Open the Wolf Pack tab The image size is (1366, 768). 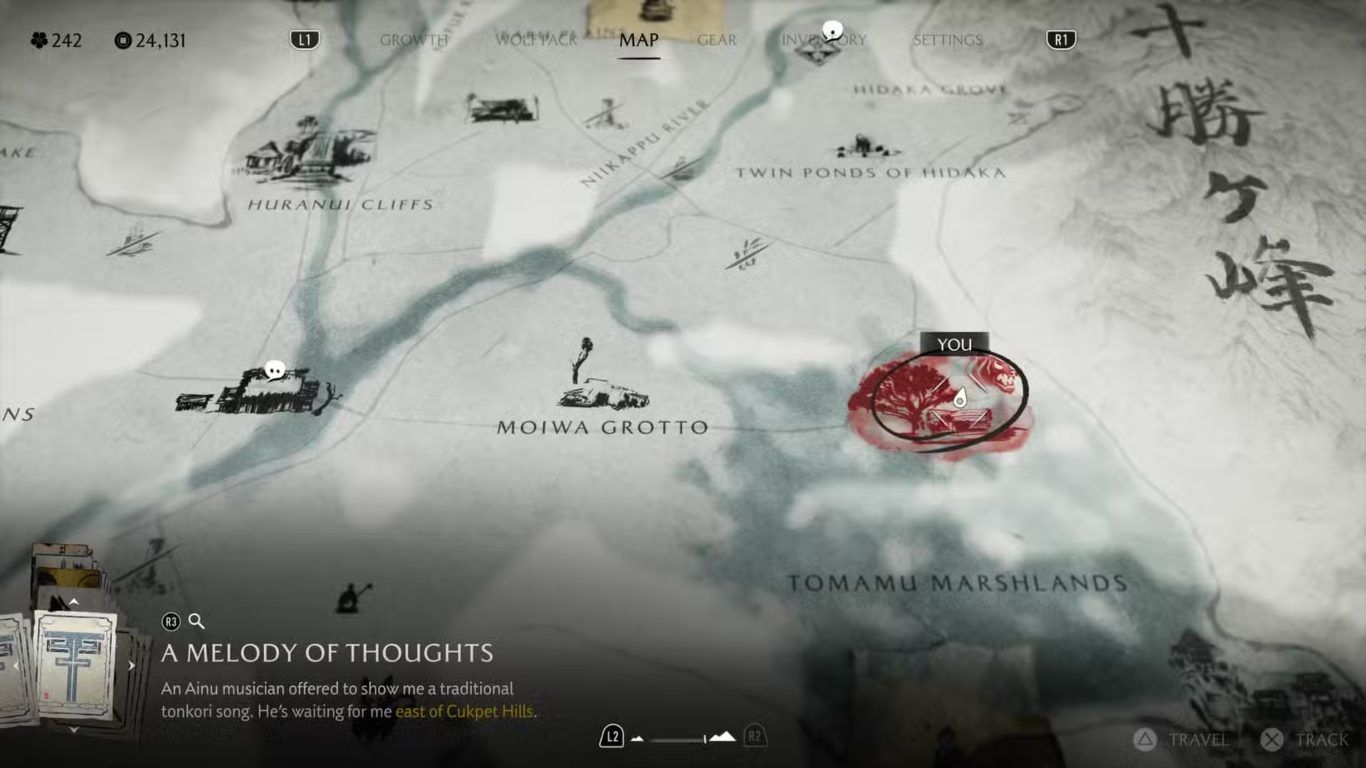[537, 40]
